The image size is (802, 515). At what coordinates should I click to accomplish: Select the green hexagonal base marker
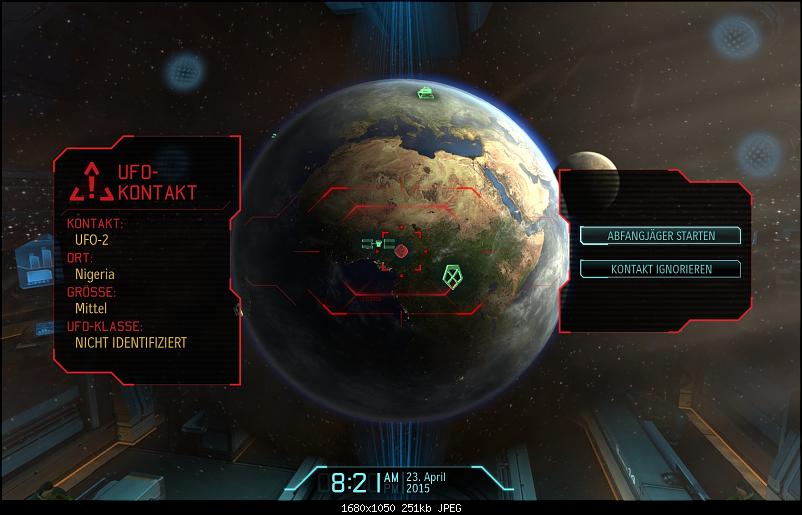[455, 274]
